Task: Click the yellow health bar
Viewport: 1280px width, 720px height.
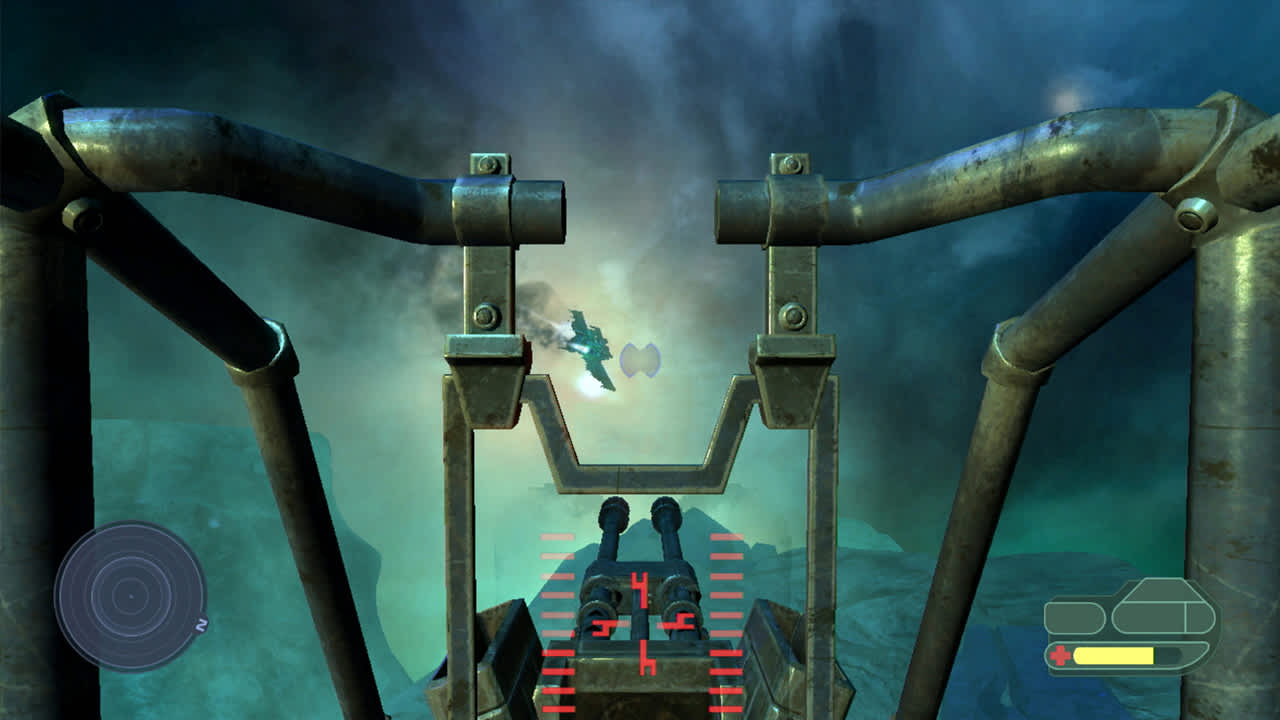Action: (x=1113, y=655)
